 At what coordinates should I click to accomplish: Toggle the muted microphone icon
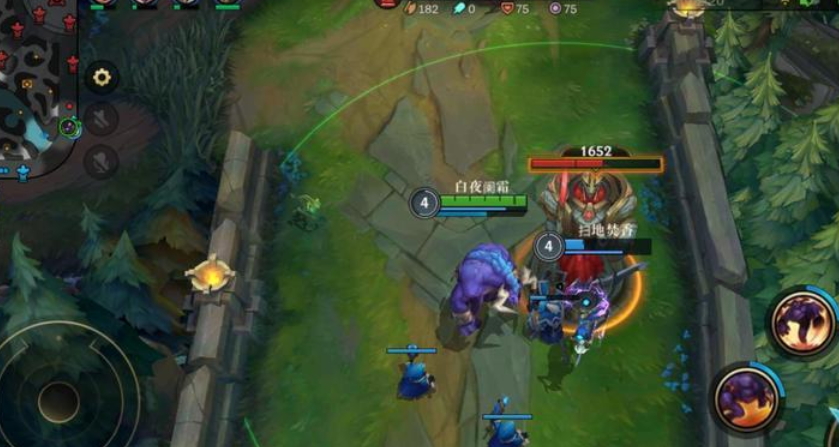101,161
